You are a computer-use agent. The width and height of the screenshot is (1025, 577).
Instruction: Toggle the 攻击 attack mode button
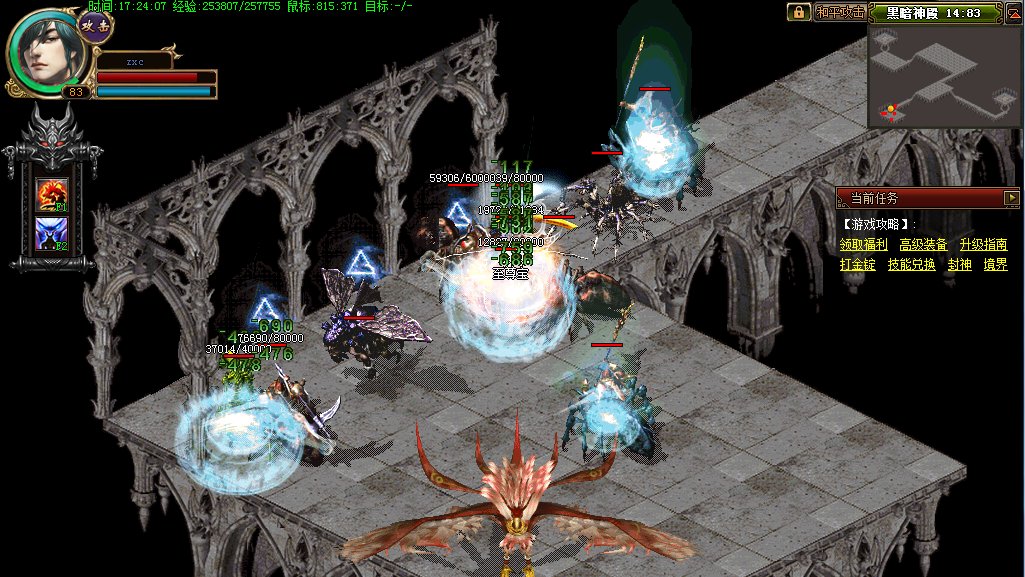click(95, 23)
